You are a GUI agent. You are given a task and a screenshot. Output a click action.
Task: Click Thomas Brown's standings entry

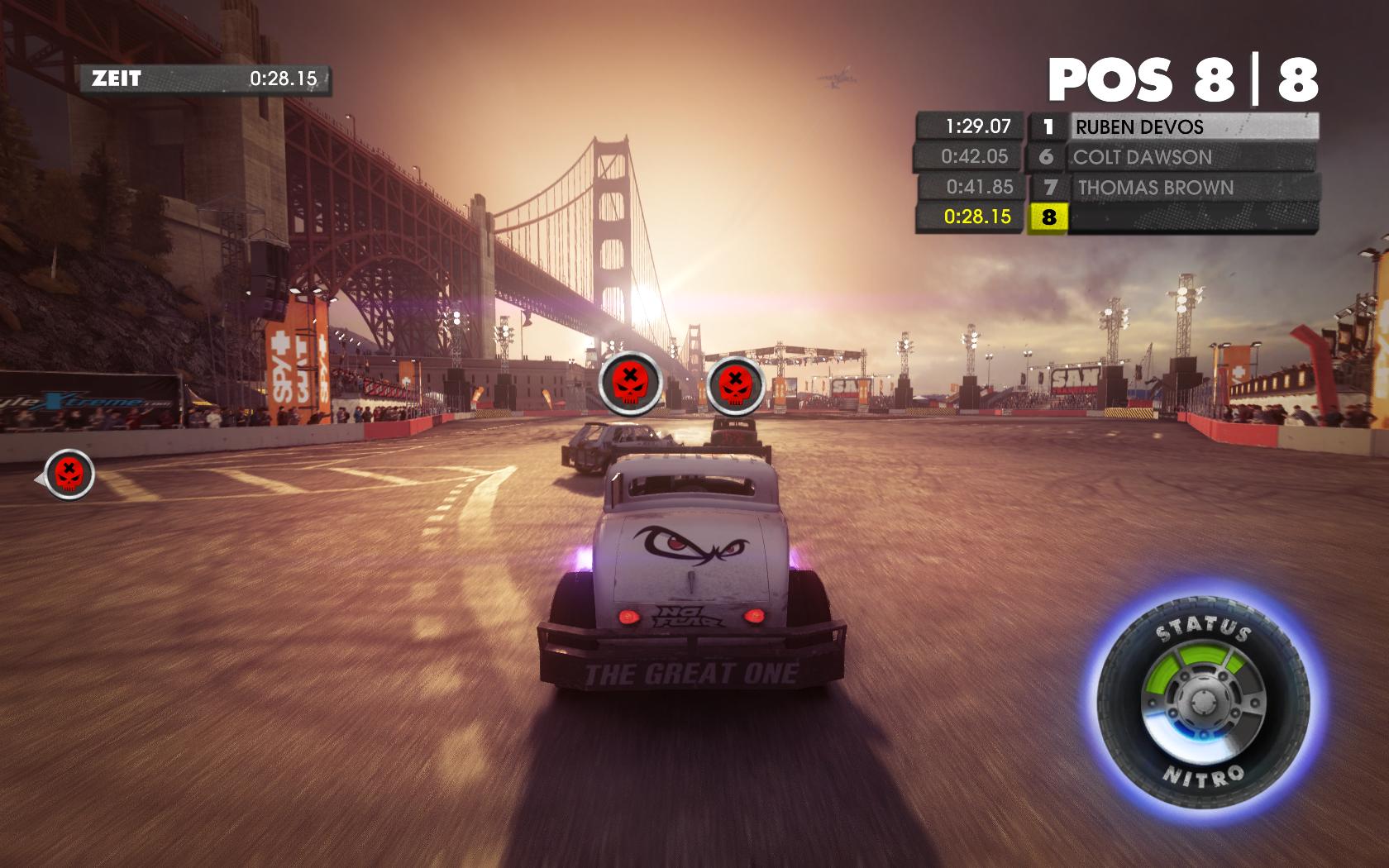[1193, 188]
